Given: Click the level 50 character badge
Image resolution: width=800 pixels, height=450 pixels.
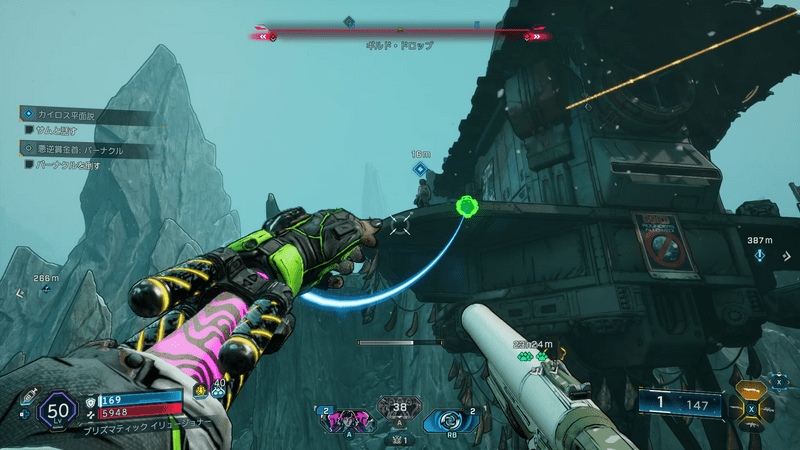Looking at the screenshot, I should (x=57, y=410).
